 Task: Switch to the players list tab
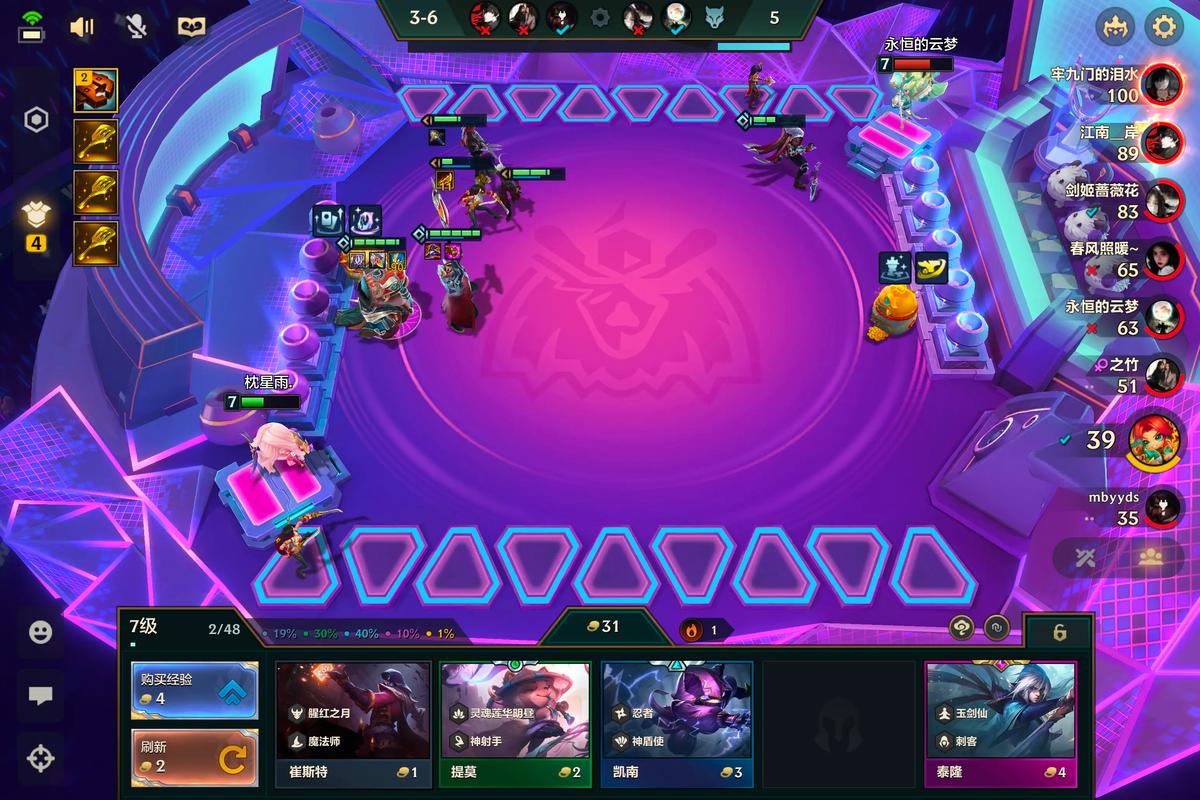(x=1148, y=558)
